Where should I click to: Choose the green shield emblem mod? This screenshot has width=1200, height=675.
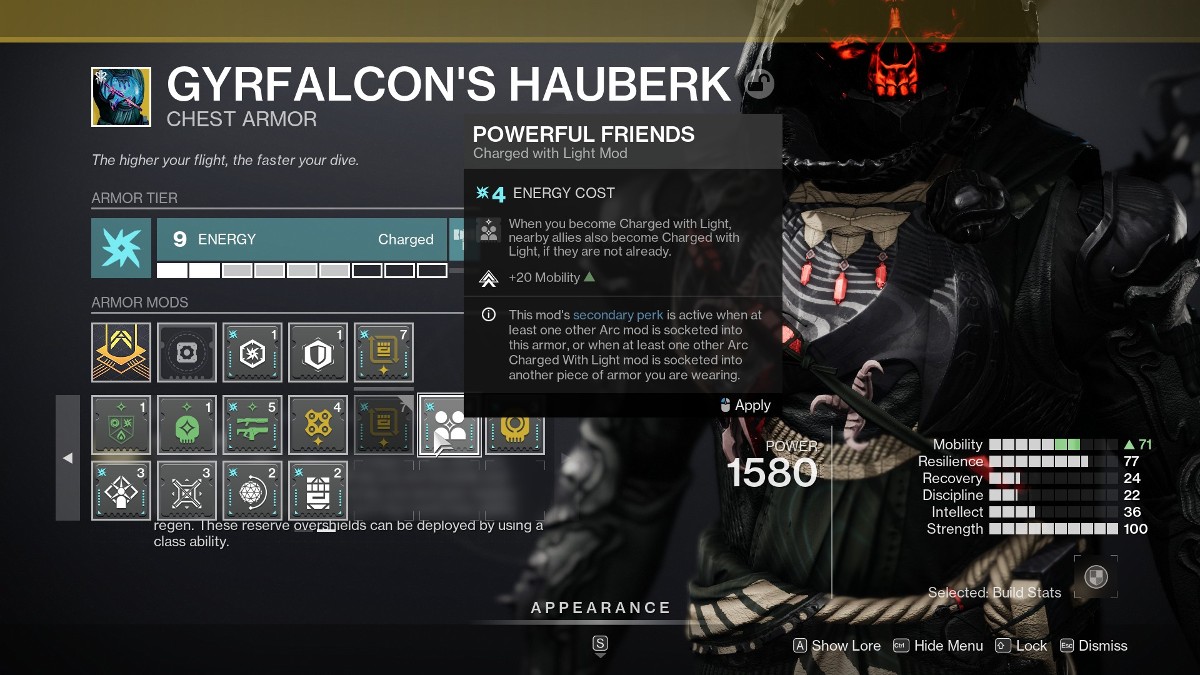pyautogui.click(x=121, y=425)
